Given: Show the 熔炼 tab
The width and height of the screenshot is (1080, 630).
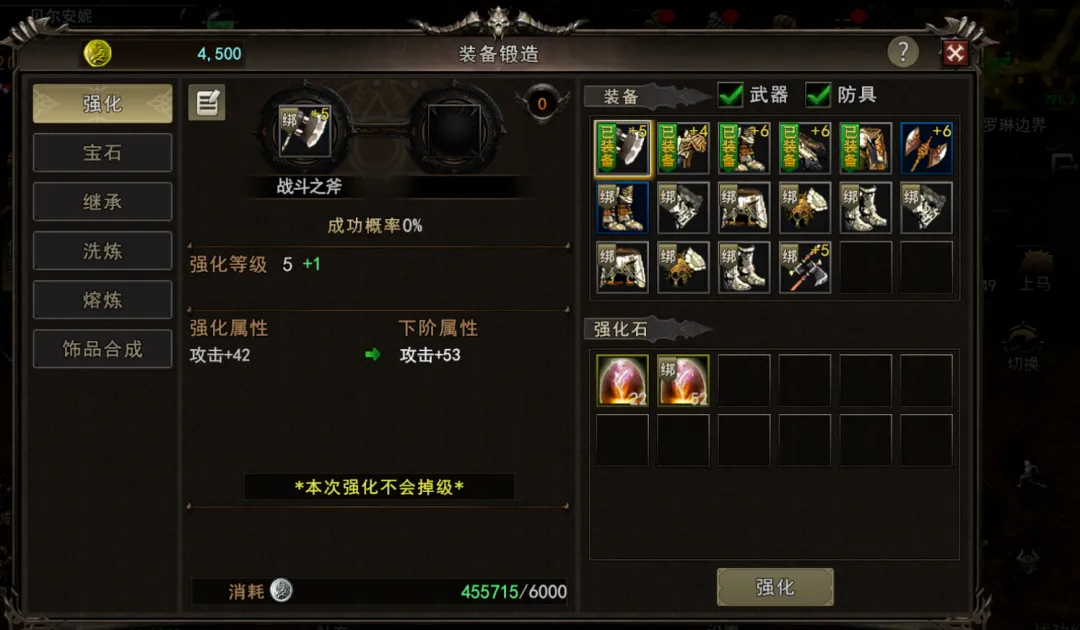Looking at the screenshot, I should tap(102, 300).
